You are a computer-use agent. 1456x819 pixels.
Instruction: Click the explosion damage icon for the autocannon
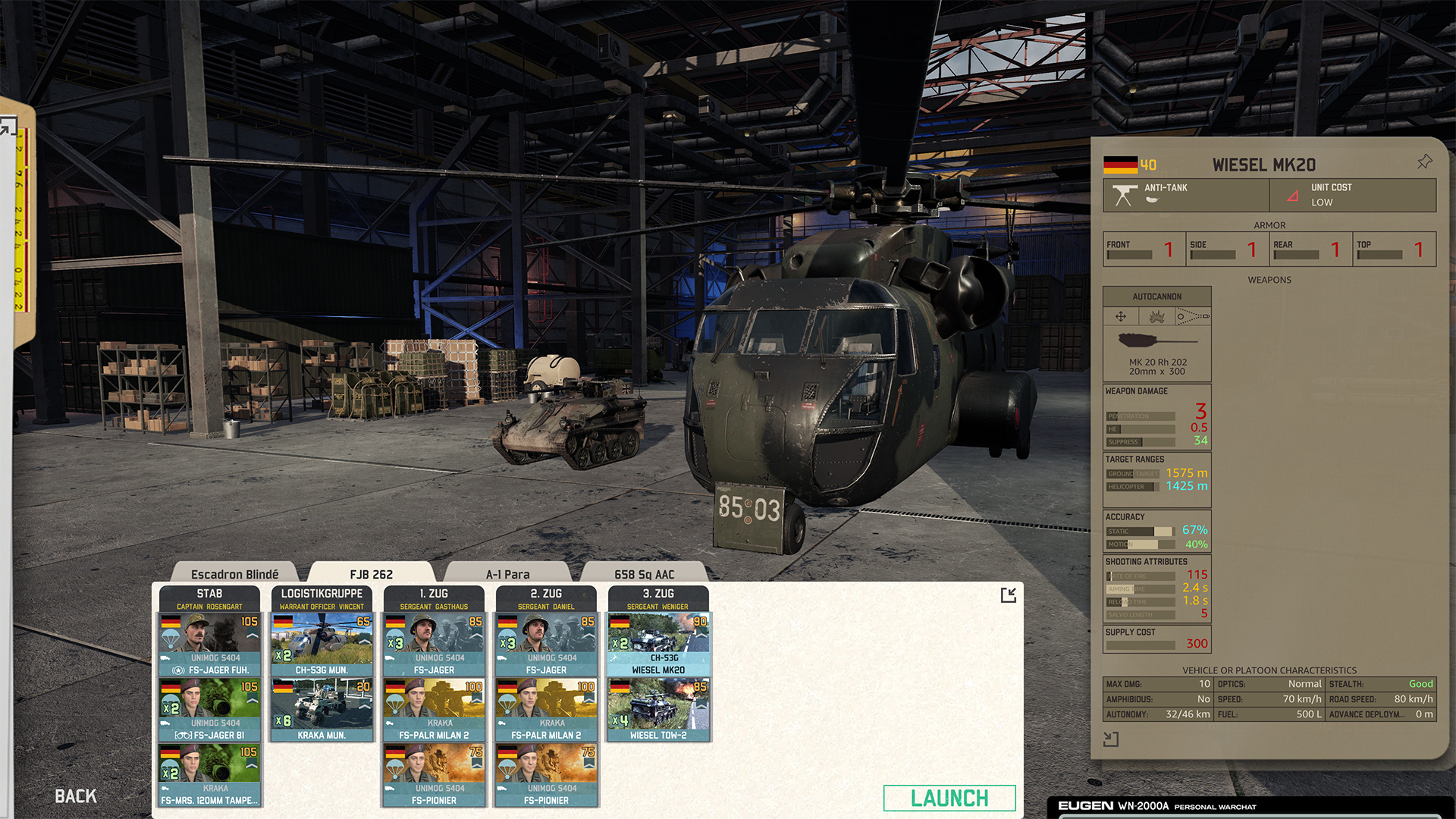pos(1156,317)
